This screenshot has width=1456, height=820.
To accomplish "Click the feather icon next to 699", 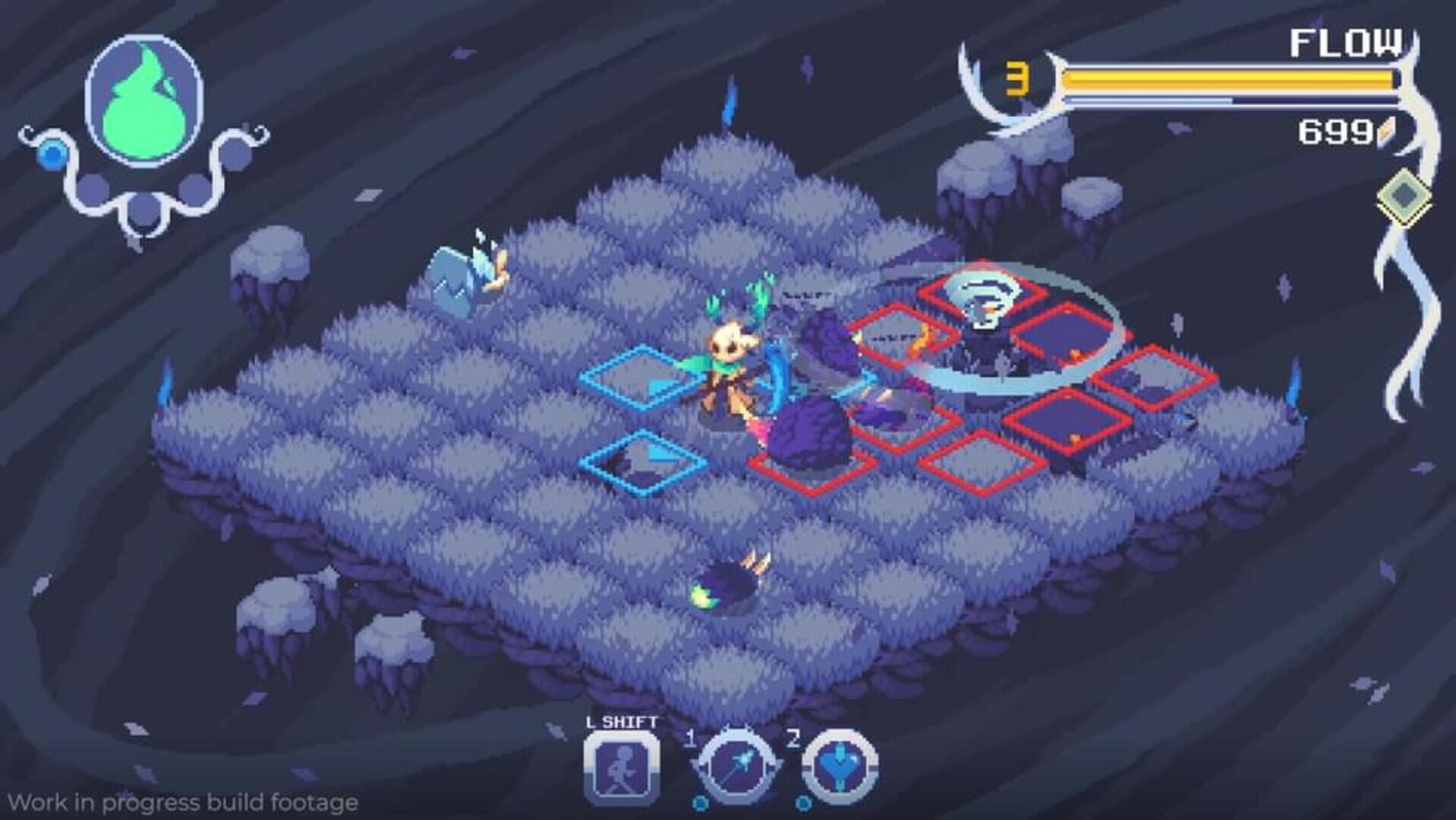I will point(1386,133).
